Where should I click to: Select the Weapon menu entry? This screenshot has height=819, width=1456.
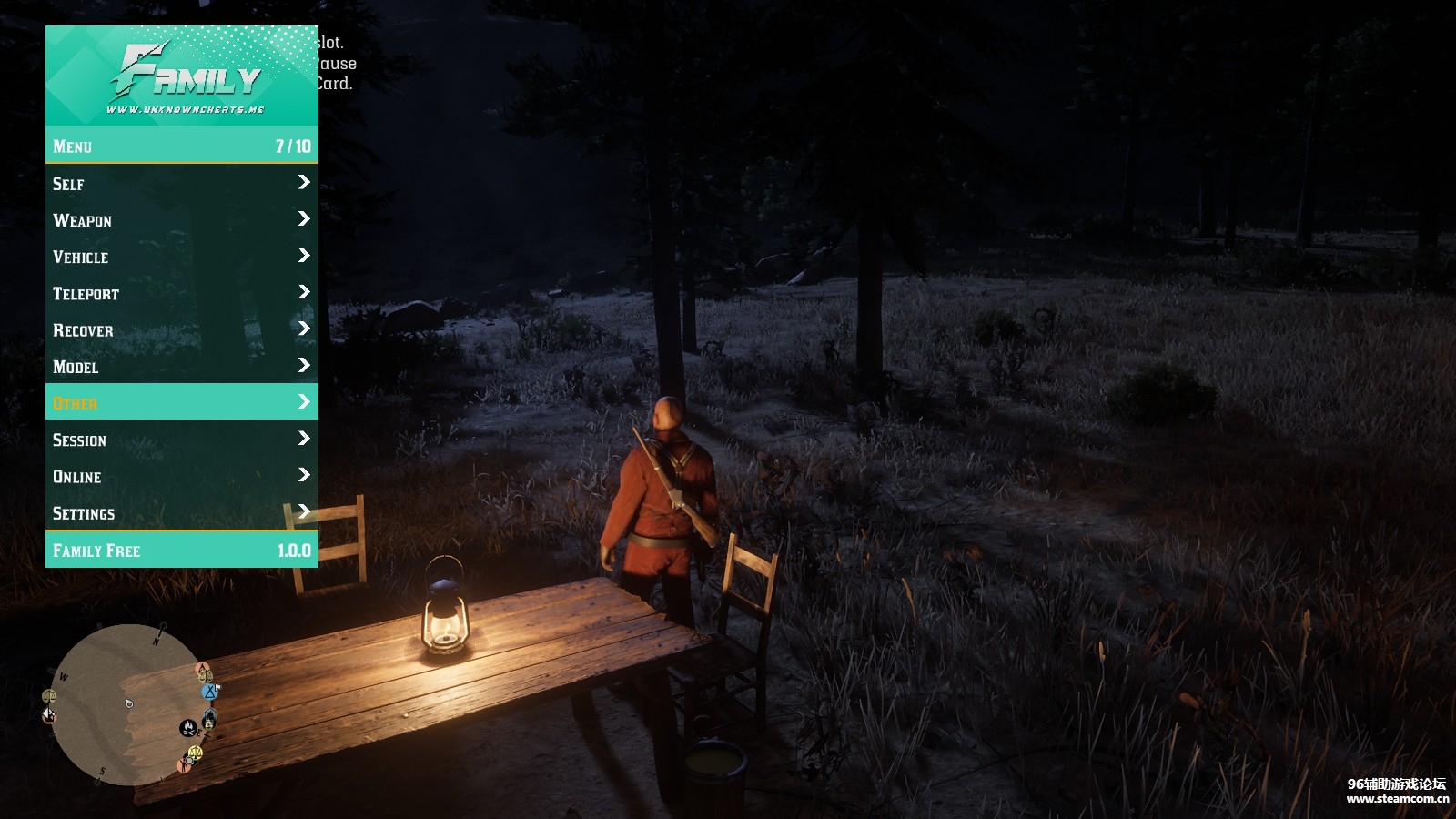click(181, 220)
